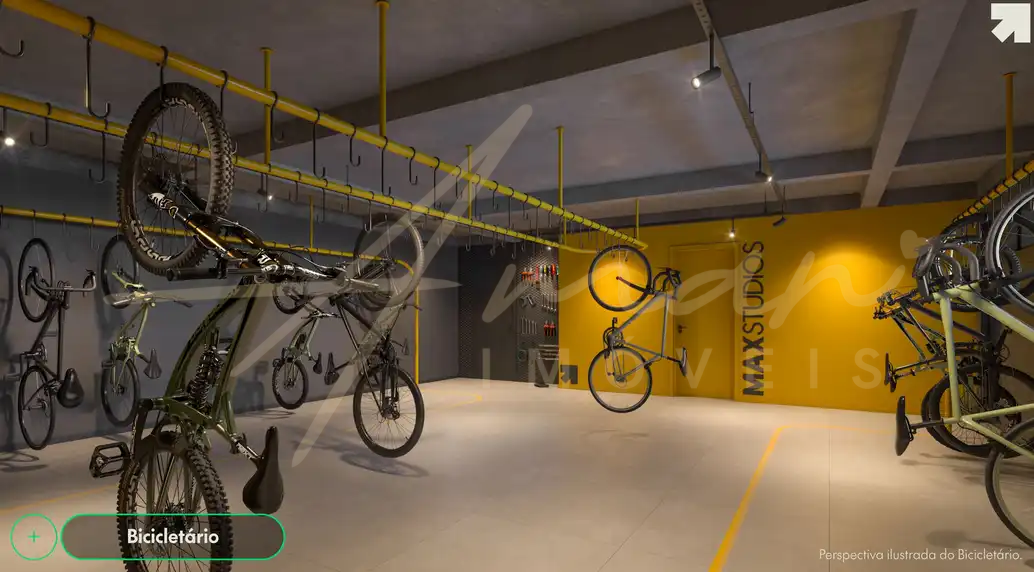Click the white arrow icon in corner
Image resolution: width=1034 pixels, height=572 pixels.
(x=1010, y=23)
